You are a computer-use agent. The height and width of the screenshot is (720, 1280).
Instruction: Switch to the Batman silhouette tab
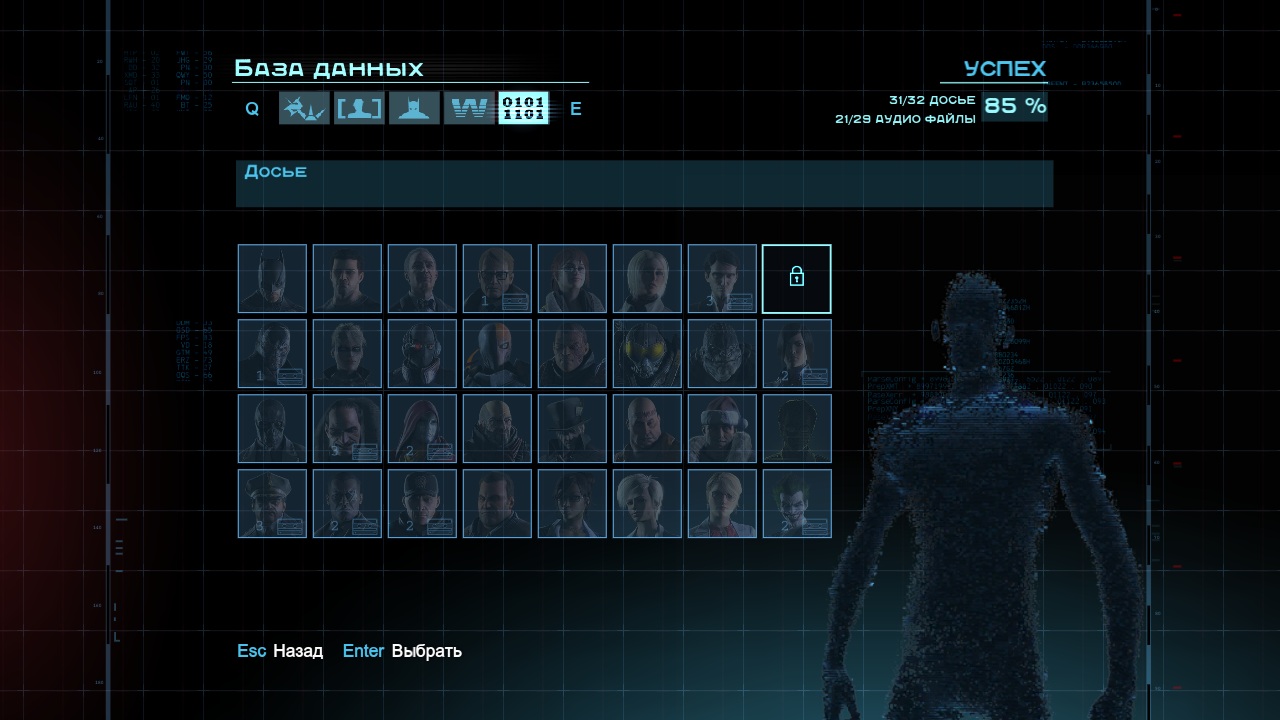coord(414,108)
